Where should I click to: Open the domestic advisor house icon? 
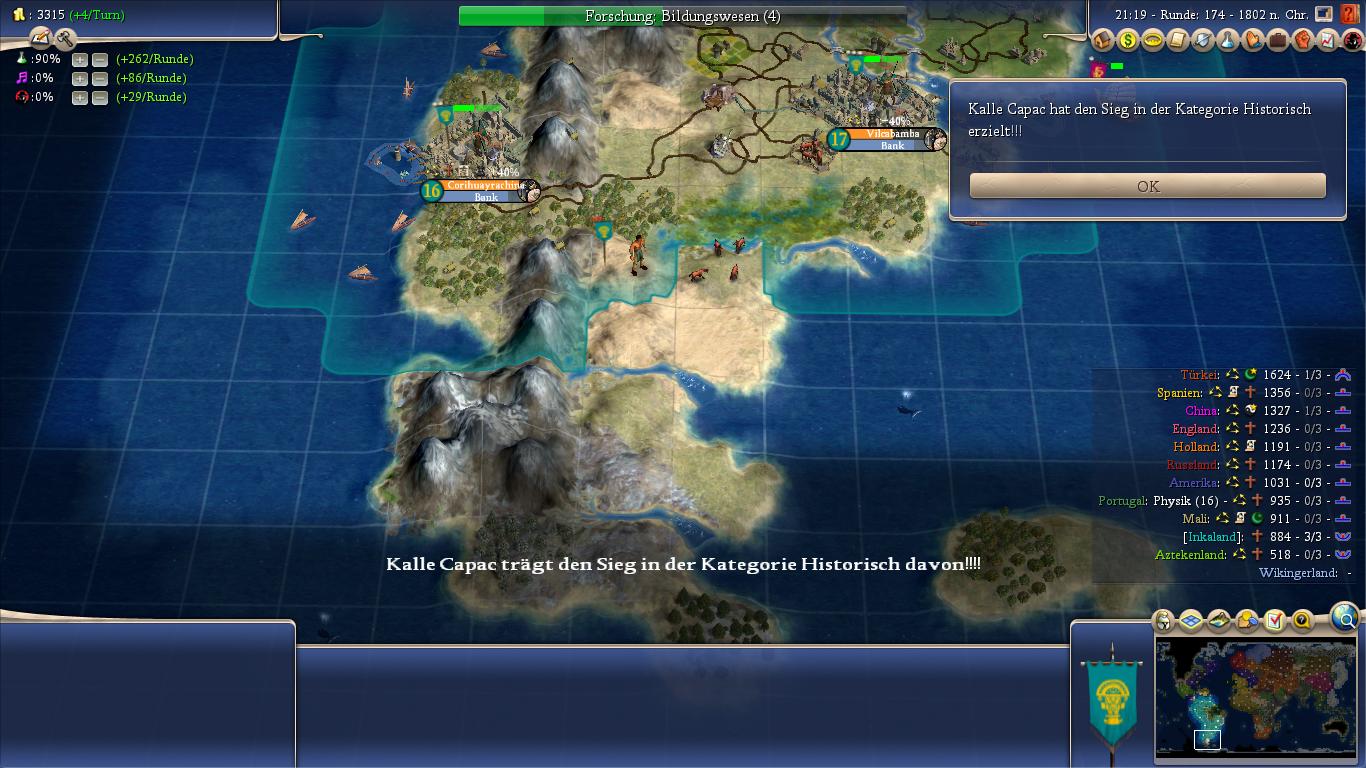pos(1103,40)
